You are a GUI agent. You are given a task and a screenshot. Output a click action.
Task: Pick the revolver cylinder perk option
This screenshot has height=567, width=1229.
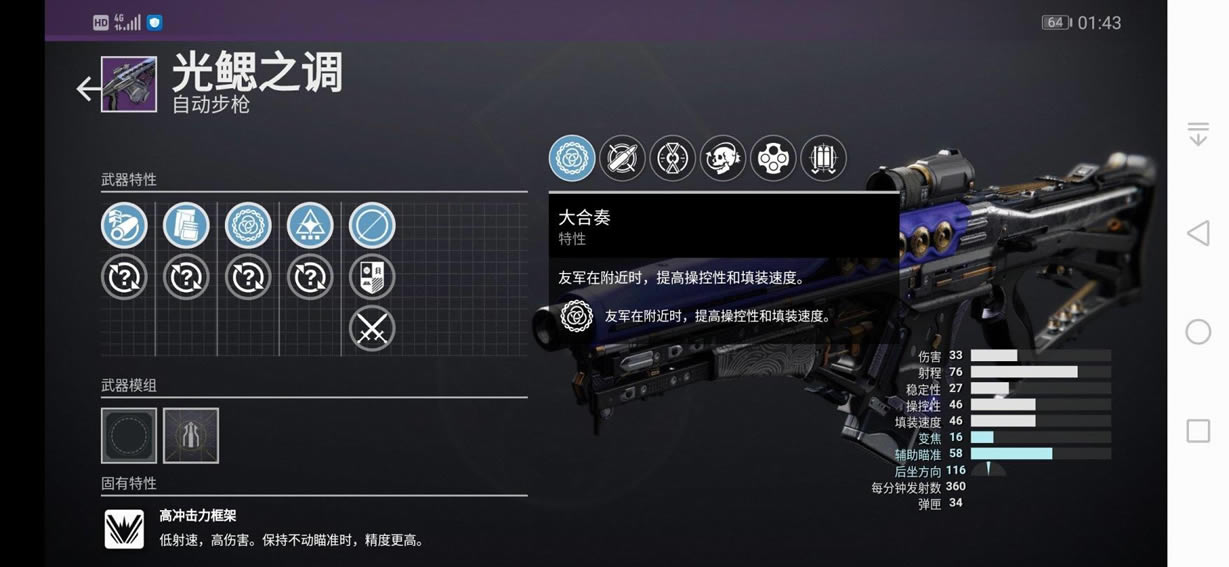coord(773,158)
